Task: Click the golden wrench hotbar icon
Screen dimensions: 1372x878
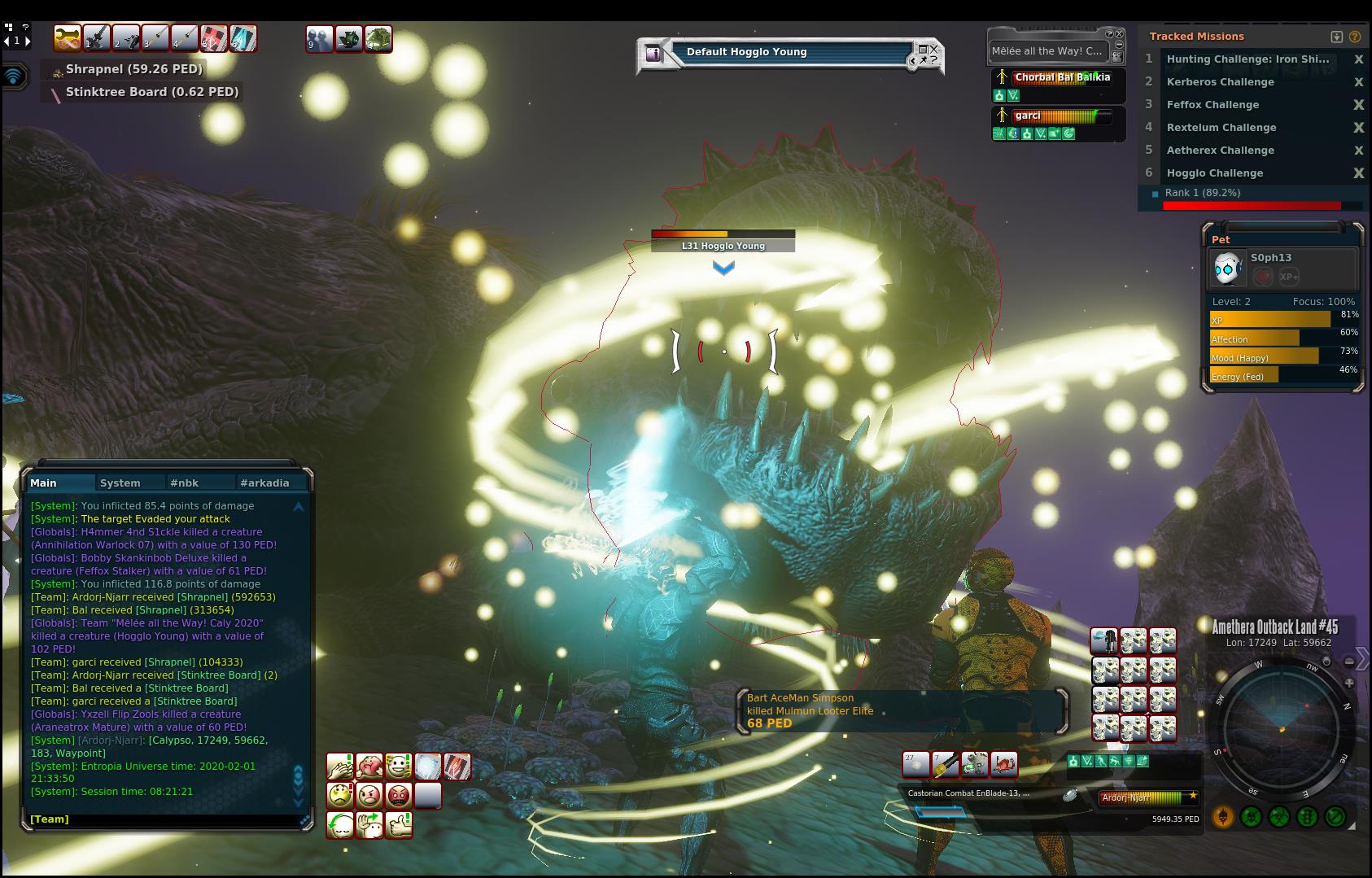Action: point(68,37)
